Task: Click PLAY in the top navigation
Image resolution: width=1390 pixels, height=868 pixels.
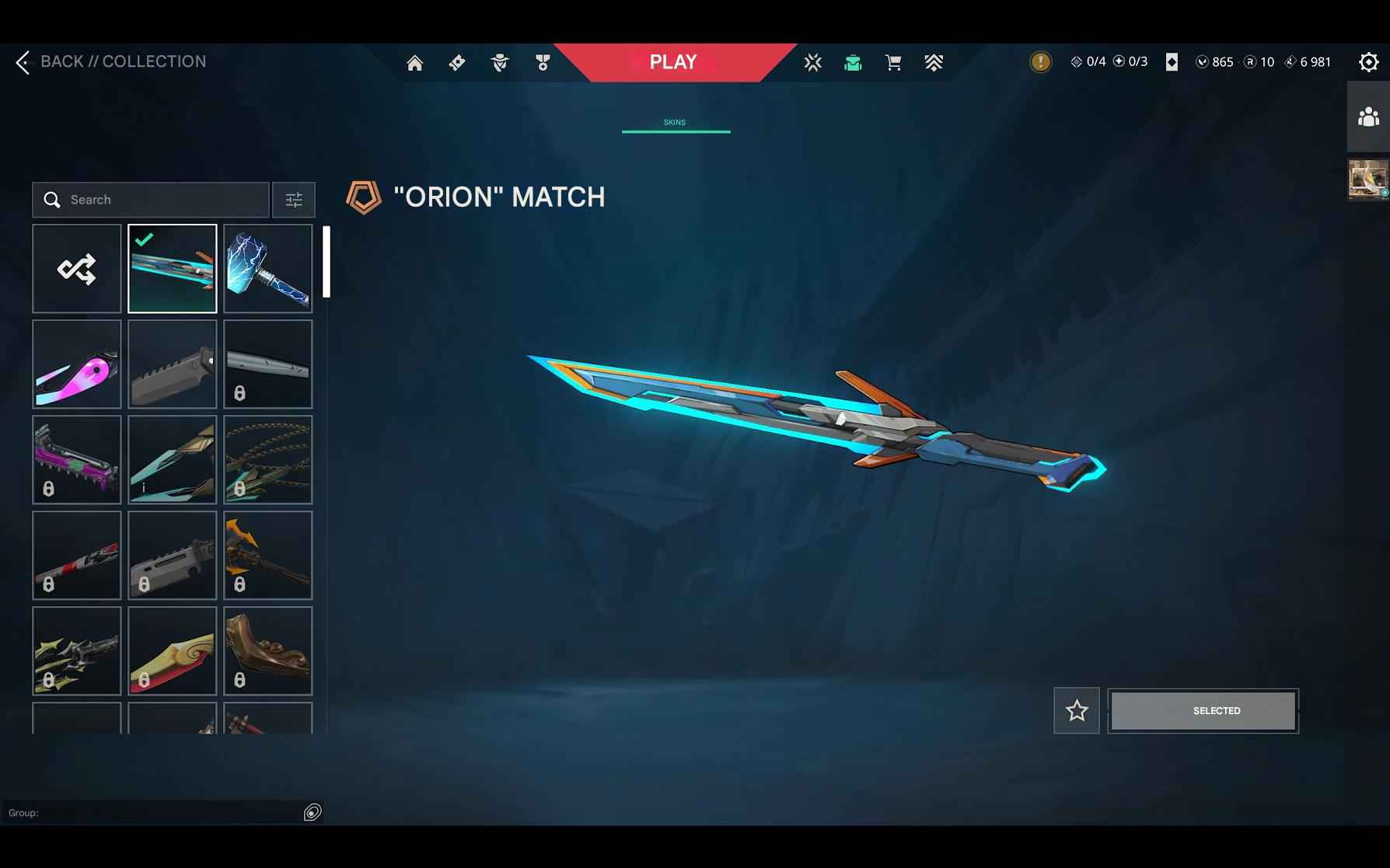Action: point(673,61)
